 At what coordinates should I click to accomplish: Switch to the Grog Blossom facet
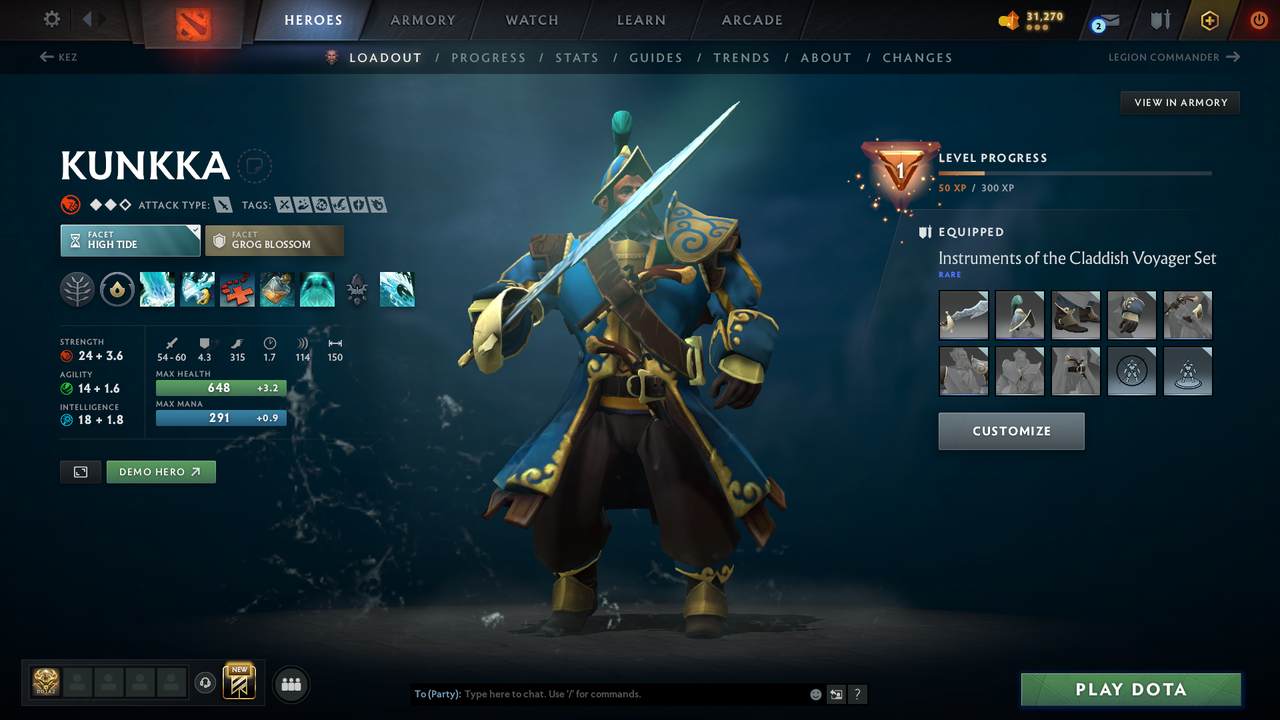(x=274, y=240)
